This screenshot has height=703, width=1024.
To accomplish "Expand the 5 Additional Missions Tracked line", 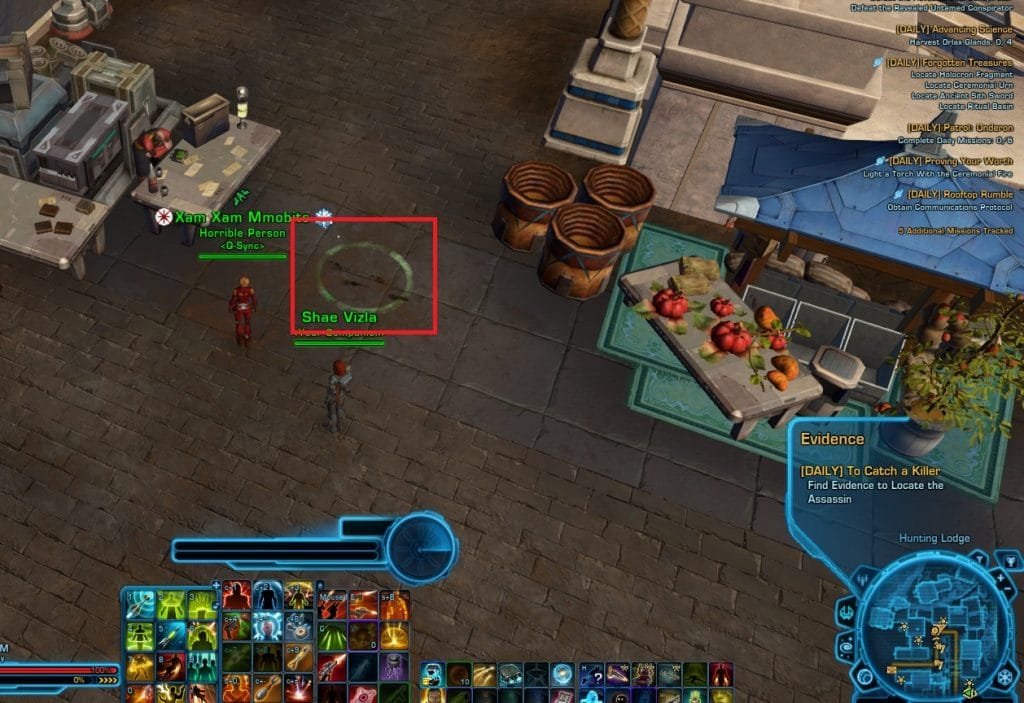I will point(953,231).
